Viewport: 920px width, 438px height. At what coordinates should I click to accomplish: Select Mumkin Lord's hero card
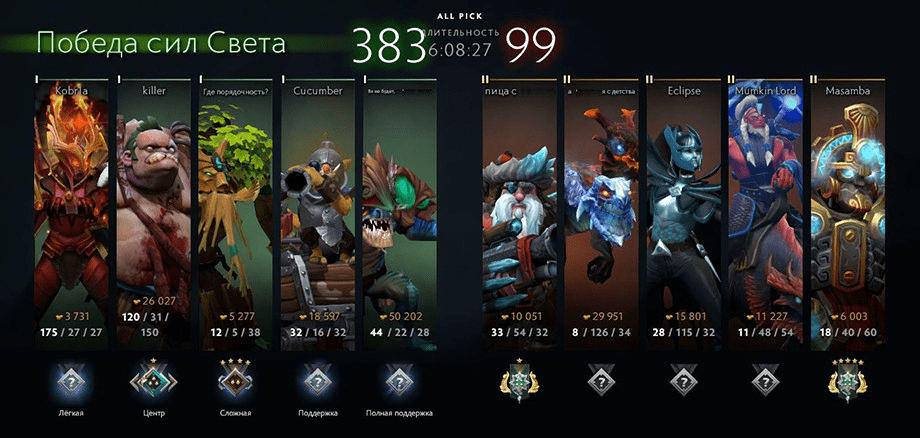tap(765, 205)
